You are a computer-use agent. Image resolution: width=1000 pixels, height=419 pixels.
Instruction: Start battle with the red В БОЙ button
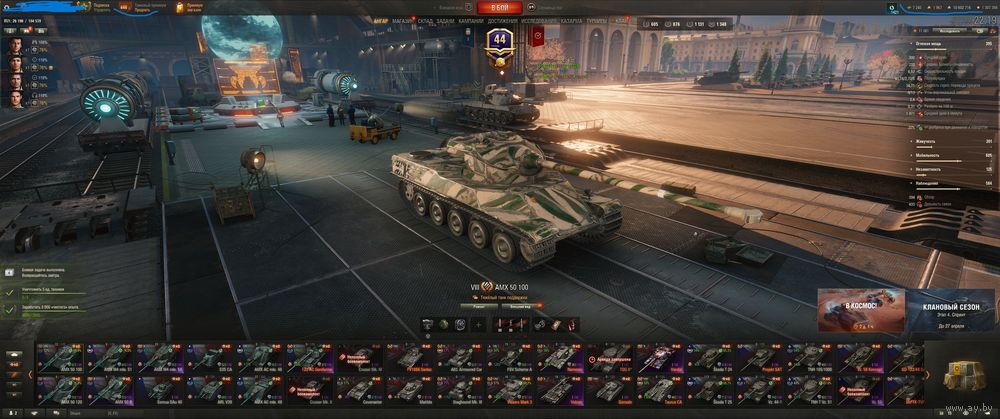click(x=499, y=7)
